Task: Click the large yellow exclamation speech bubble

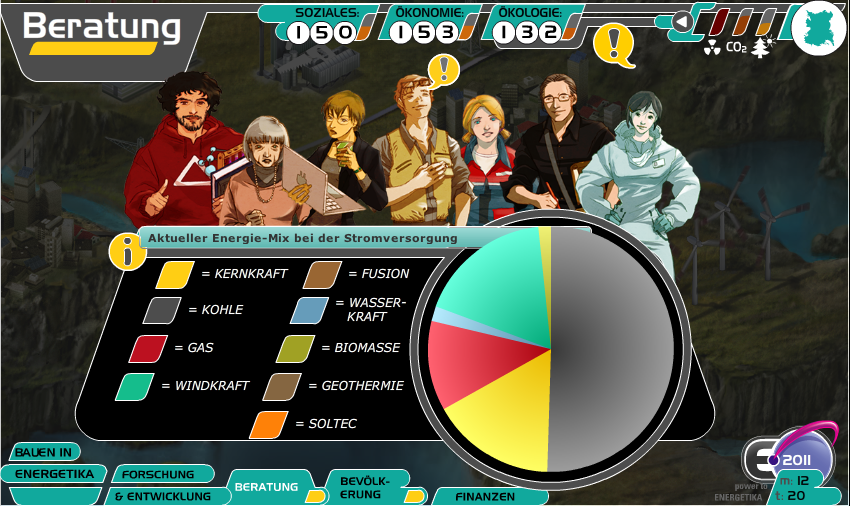Action: (614, 44)
